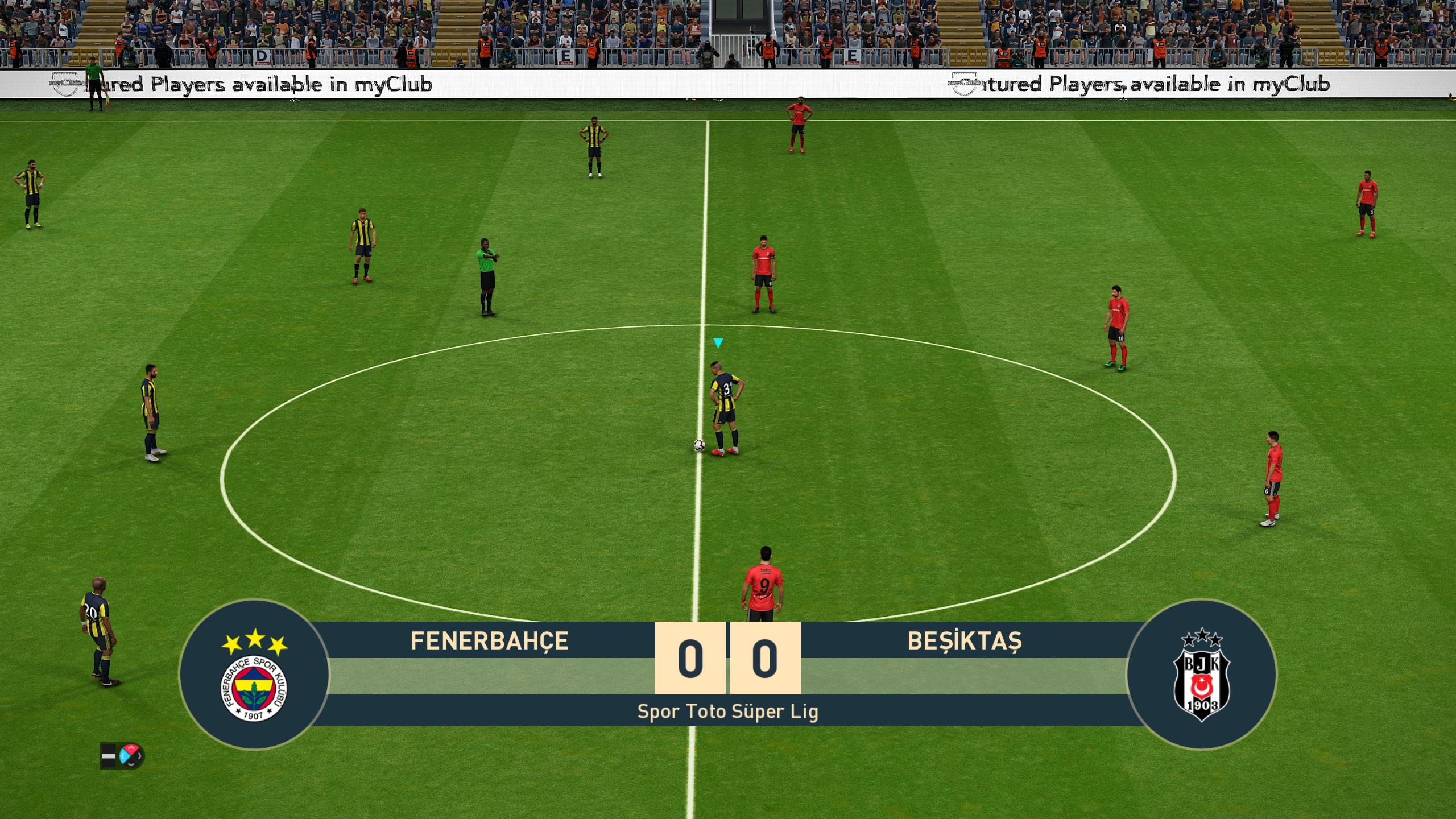Toggle the cyan cursor triangle above the kickoff player

pos(718,342)
